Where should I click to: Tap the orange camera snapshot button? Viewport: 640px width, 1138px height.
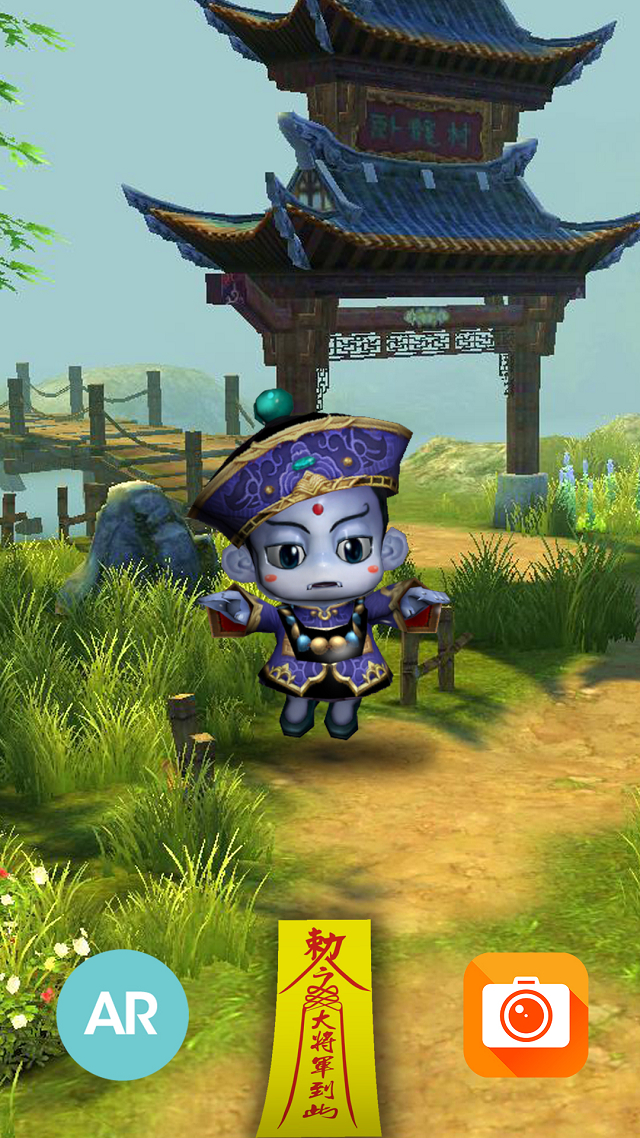point(526,1014)
